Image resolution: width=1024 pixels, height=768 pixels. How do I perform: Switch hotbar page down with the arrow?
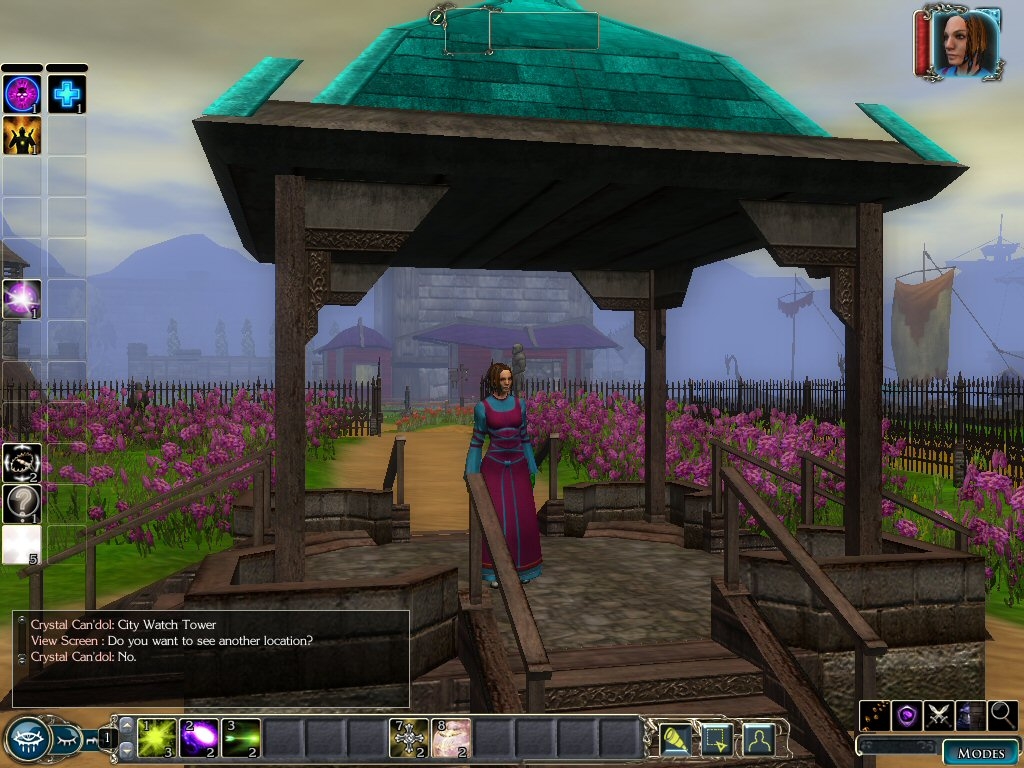[x=127, y=751]
